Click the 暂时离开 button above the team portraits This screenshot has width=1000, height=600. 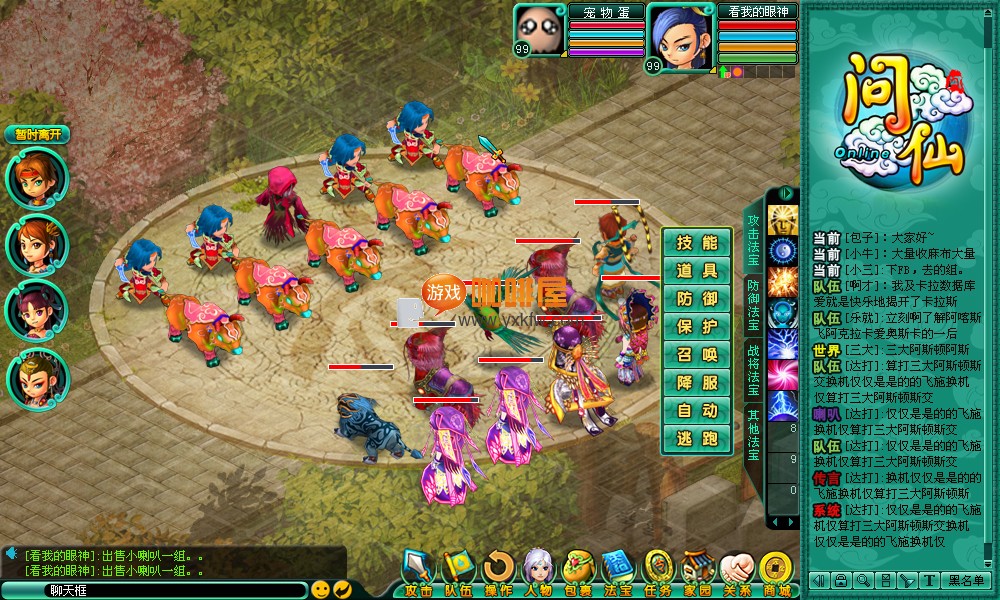point(37,134)
